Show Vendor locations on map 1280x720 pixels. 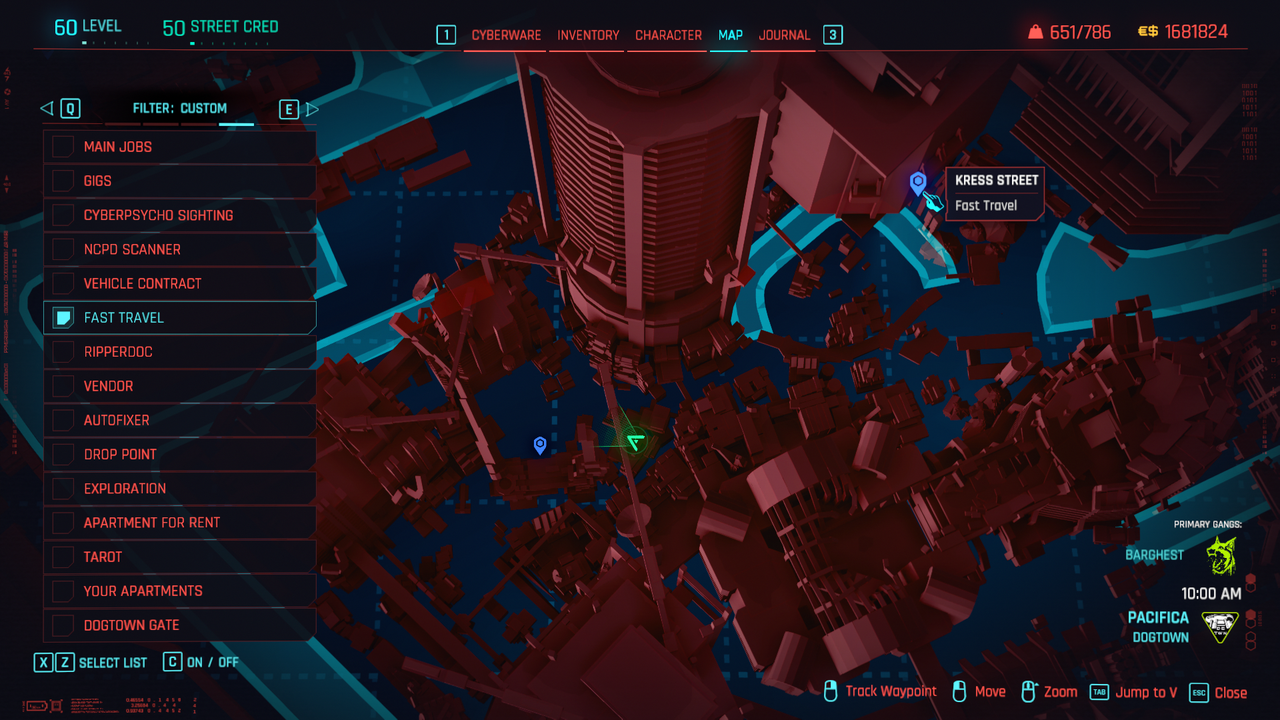(64, 386)
